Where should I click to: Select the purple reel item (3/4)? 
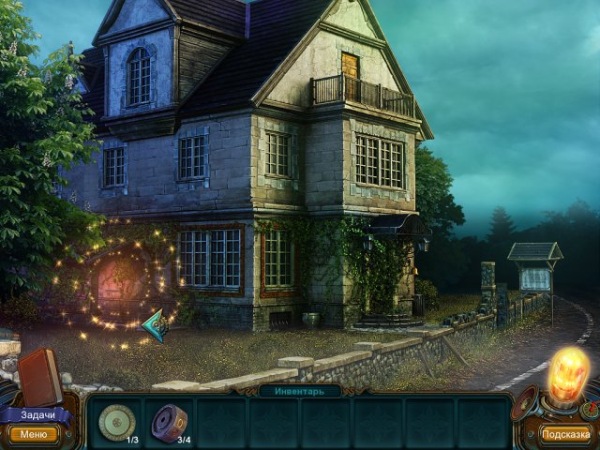tap(169, 422)
